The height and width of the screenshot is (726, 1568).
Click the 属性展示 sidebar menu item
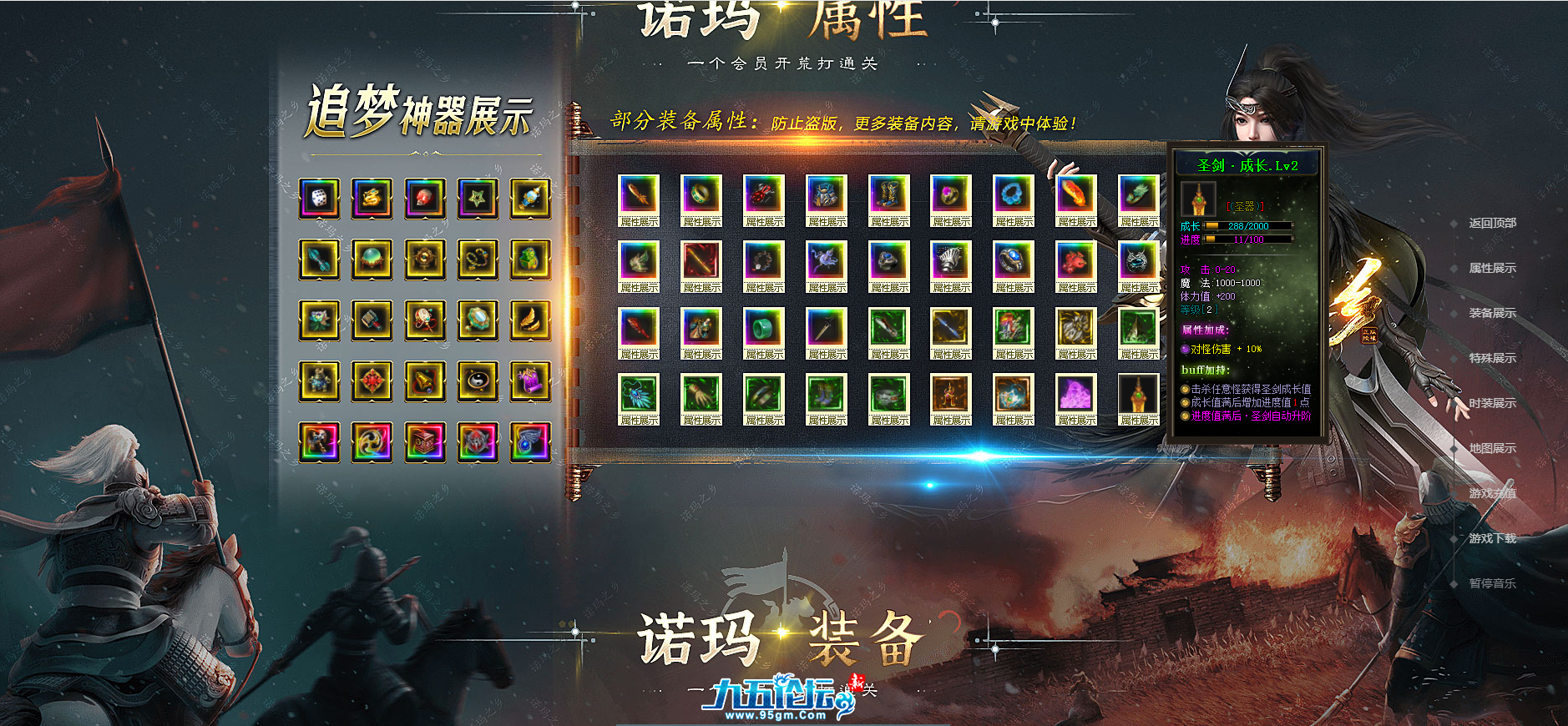point(1495,269)
